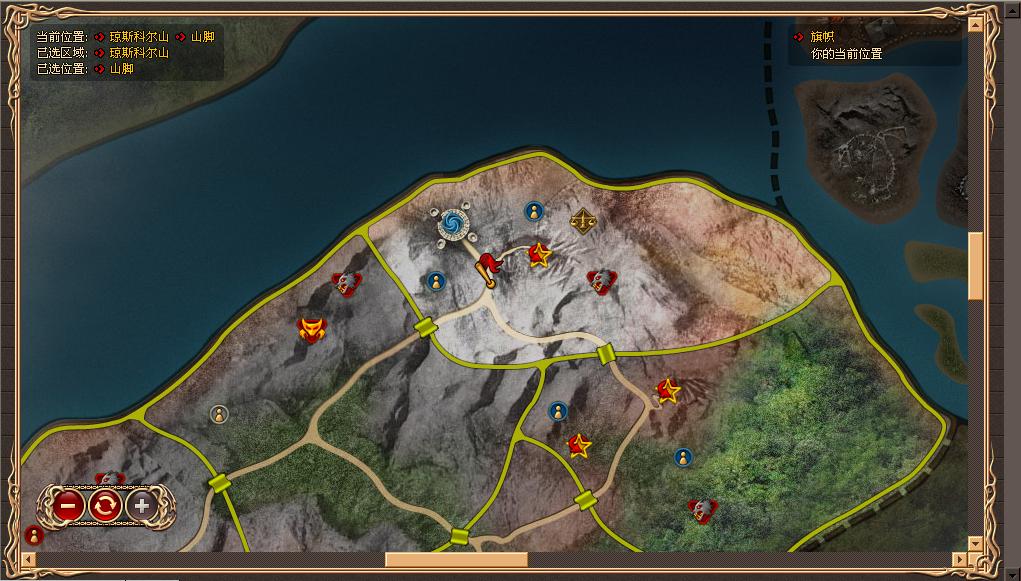Choose the orange horned helmet marker
The height and width of the screenshot is (581, 1021).
[313, 329]
